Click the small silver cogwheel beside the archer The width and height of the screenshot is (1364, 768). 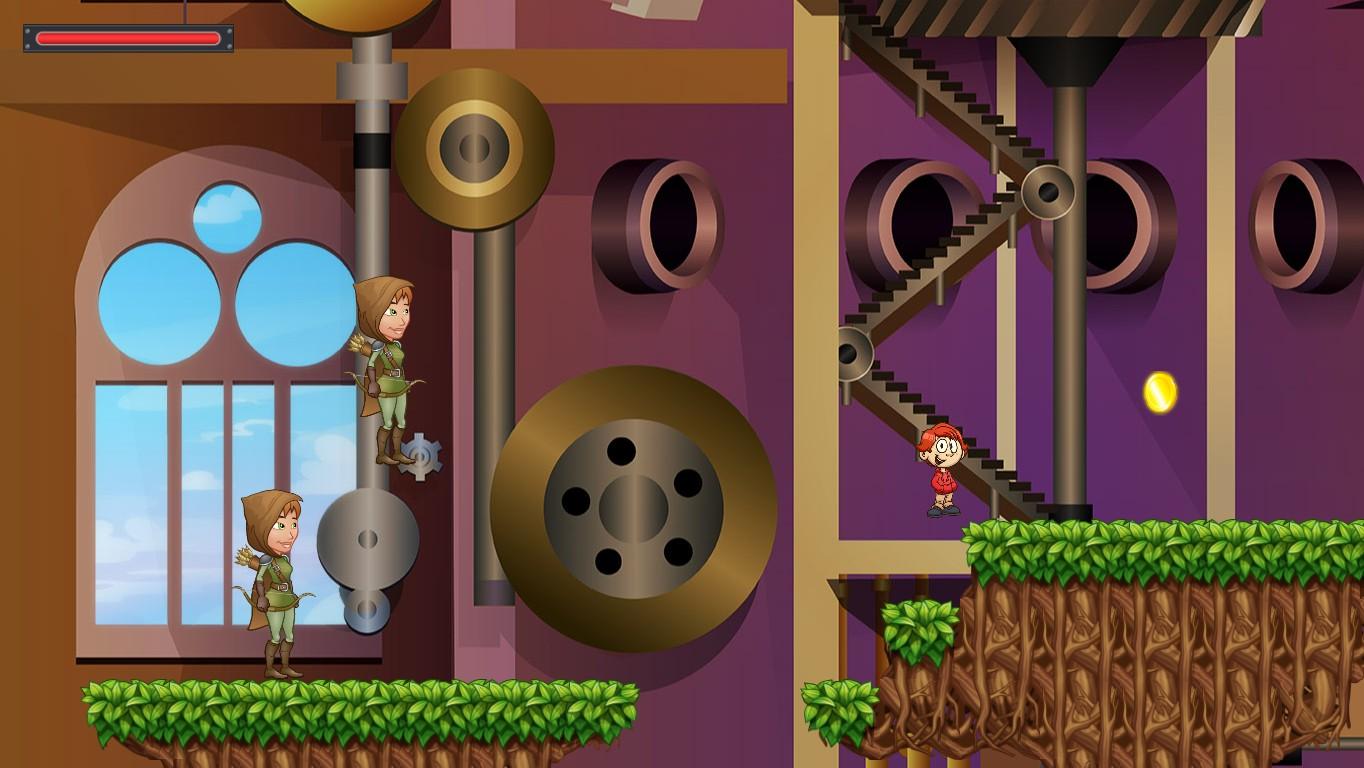point(420,459)
